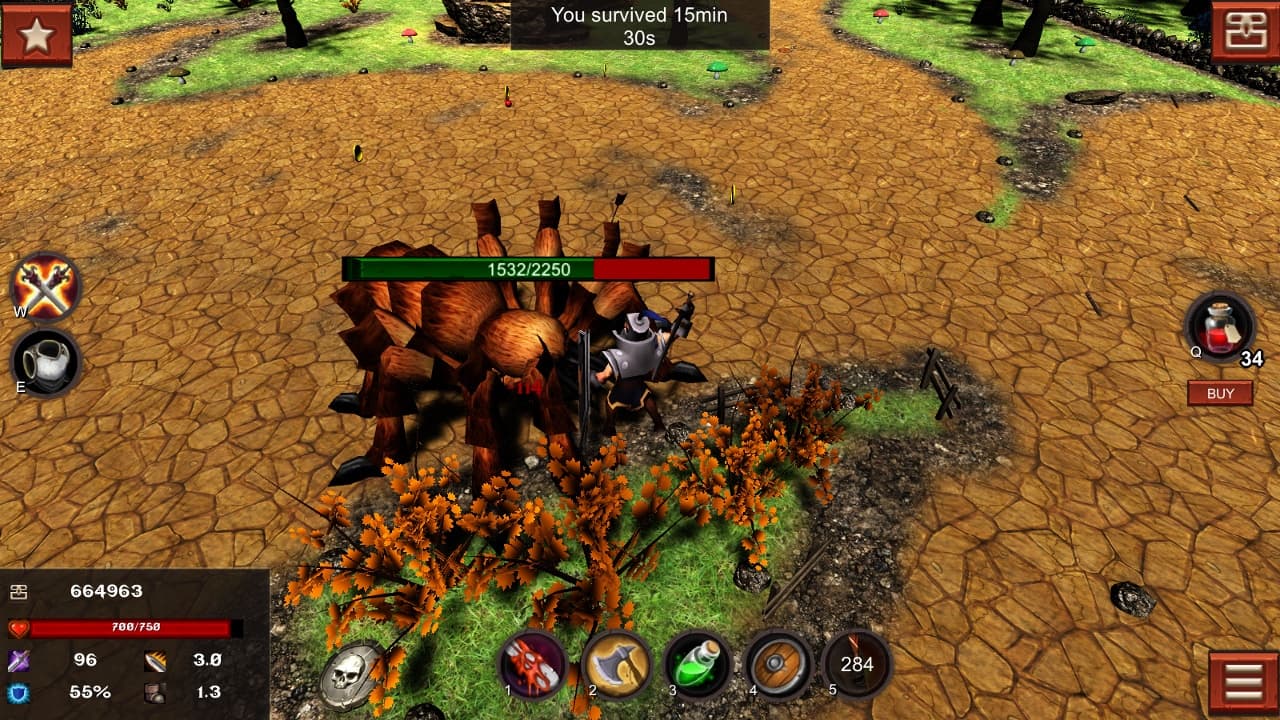Use the green potion skill

(697, 665)
